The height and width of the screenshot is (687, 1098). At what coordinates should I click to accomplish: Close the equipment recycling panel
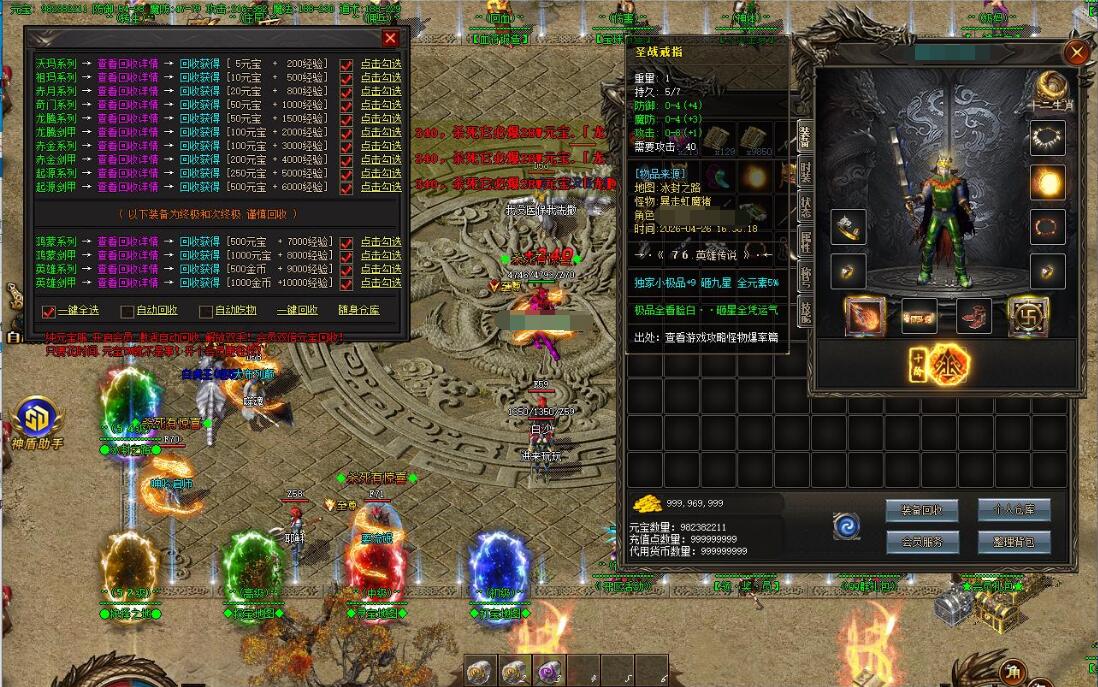click(390, 38)
